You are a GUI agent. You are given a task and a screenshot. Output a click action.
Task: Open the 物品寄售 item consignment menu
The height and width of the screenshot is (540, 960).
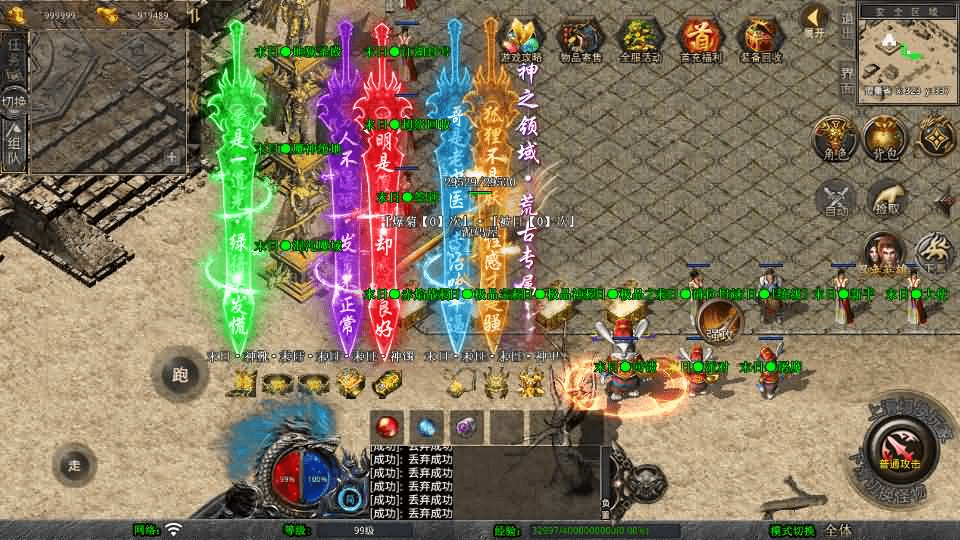tap(582, 40)
